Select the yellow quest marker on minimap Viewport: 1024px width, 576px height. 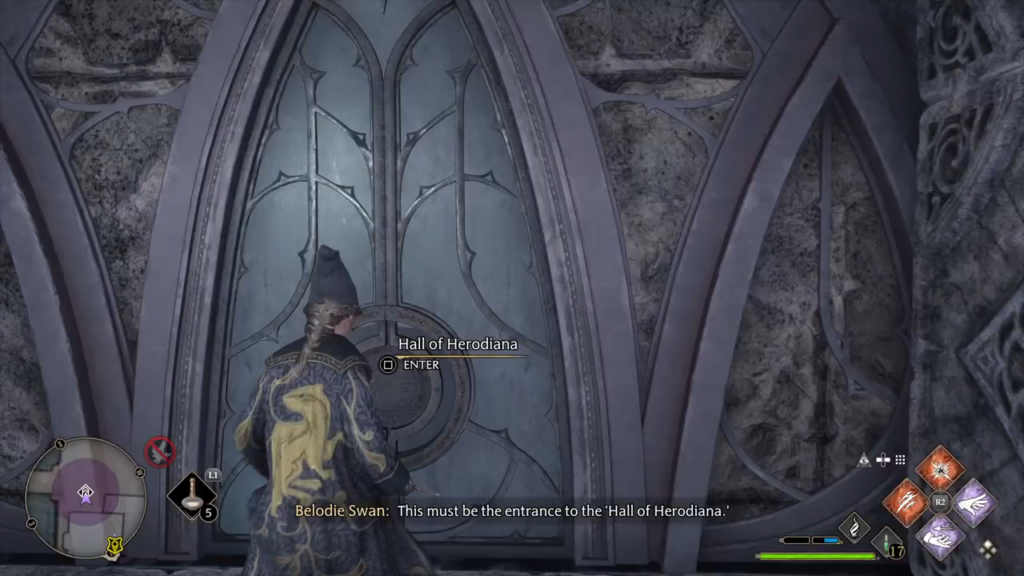[x=115, y=546]
